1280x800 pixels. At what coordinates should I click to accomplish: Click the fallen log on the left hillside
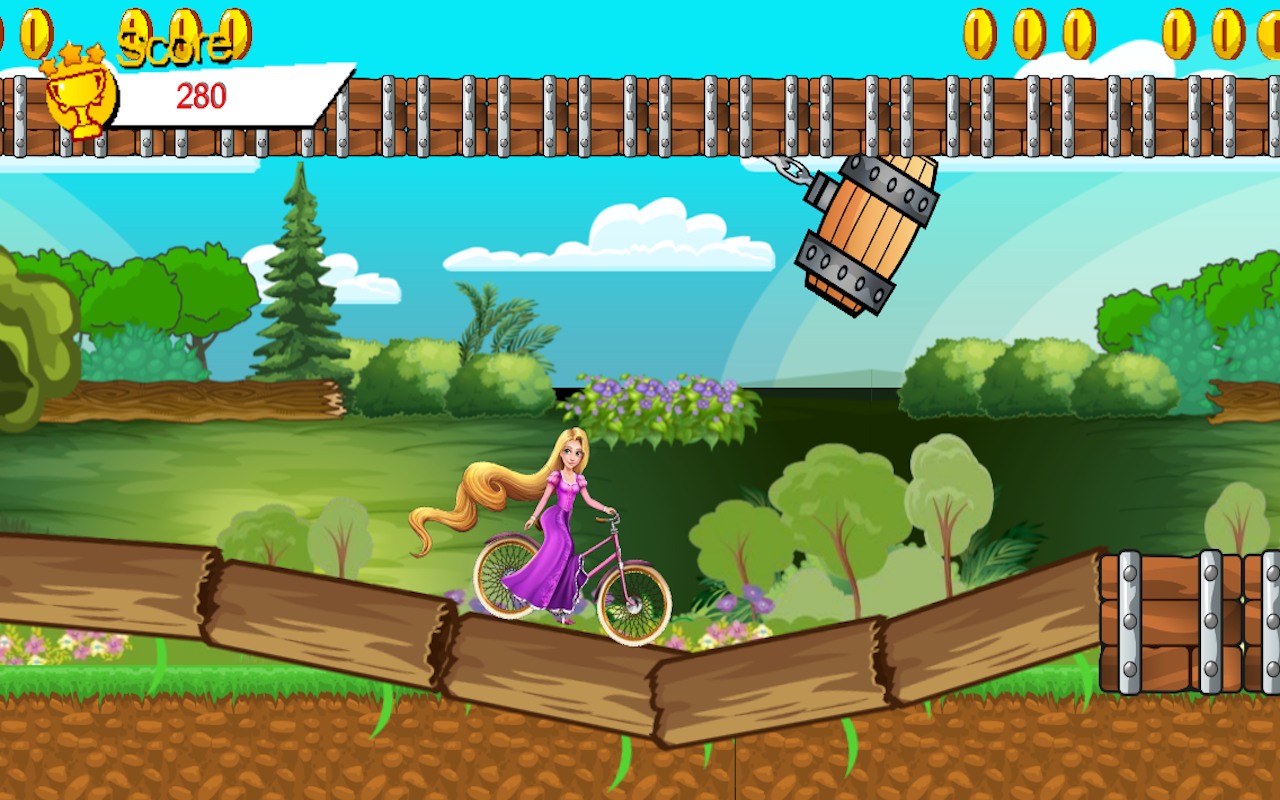[x=190, y=400]
